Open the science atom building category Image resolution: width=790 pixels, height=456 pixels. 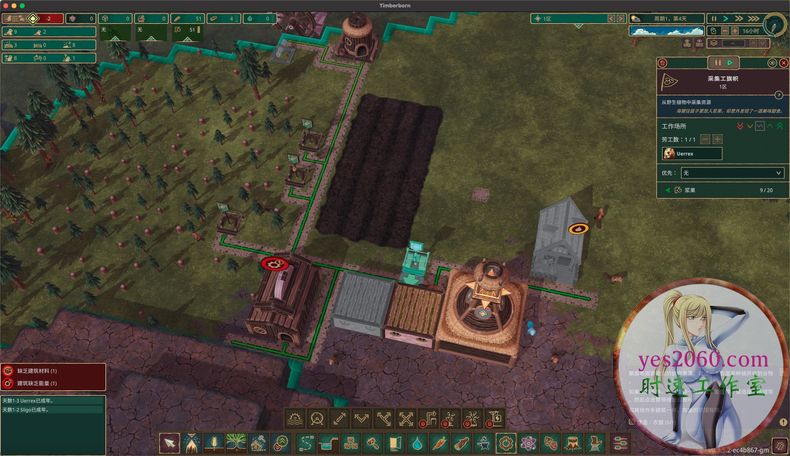tap(528, 442)
